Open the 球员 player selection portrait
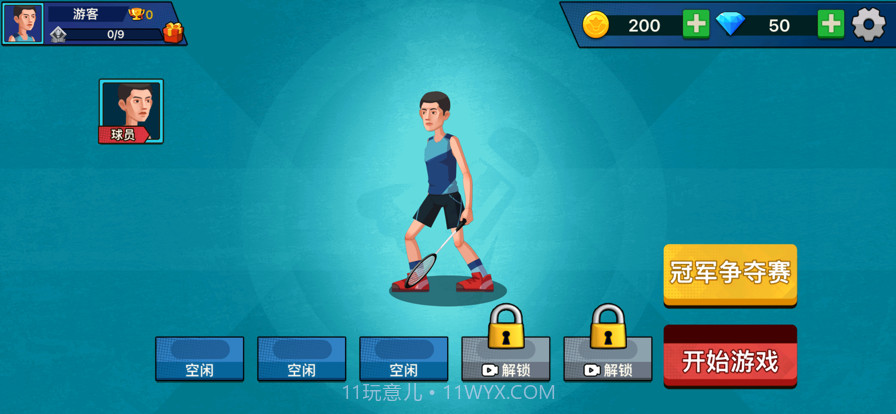The width and height of the screenshot is (896, 414). coord(130,111)
